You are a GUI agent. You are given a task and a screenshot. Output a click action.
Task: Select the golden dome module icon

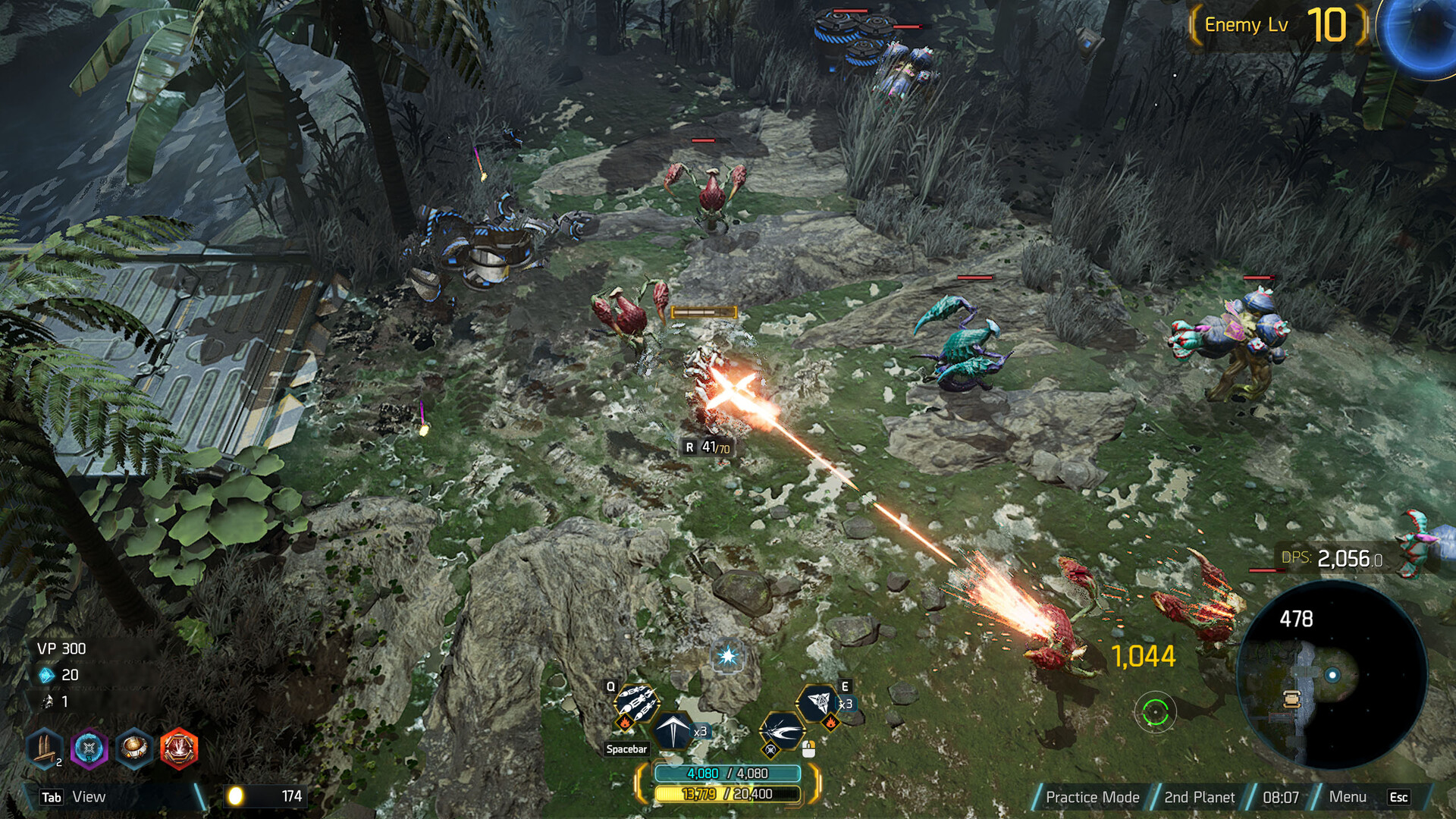coord(134,748)
